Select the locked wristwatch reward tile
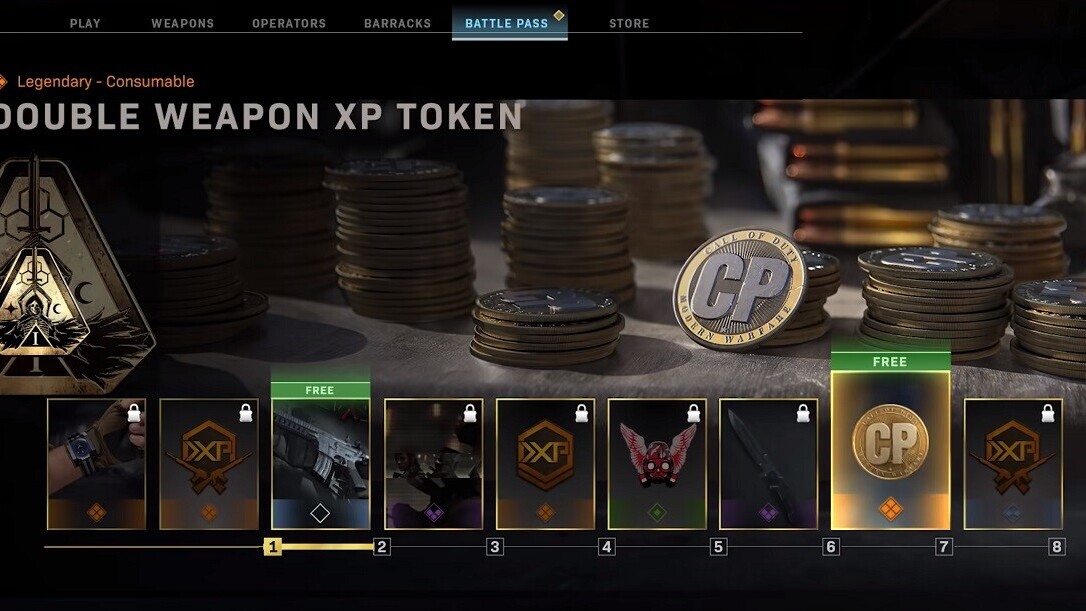This screenshot has width=1086, height=611. pos(96,463)
